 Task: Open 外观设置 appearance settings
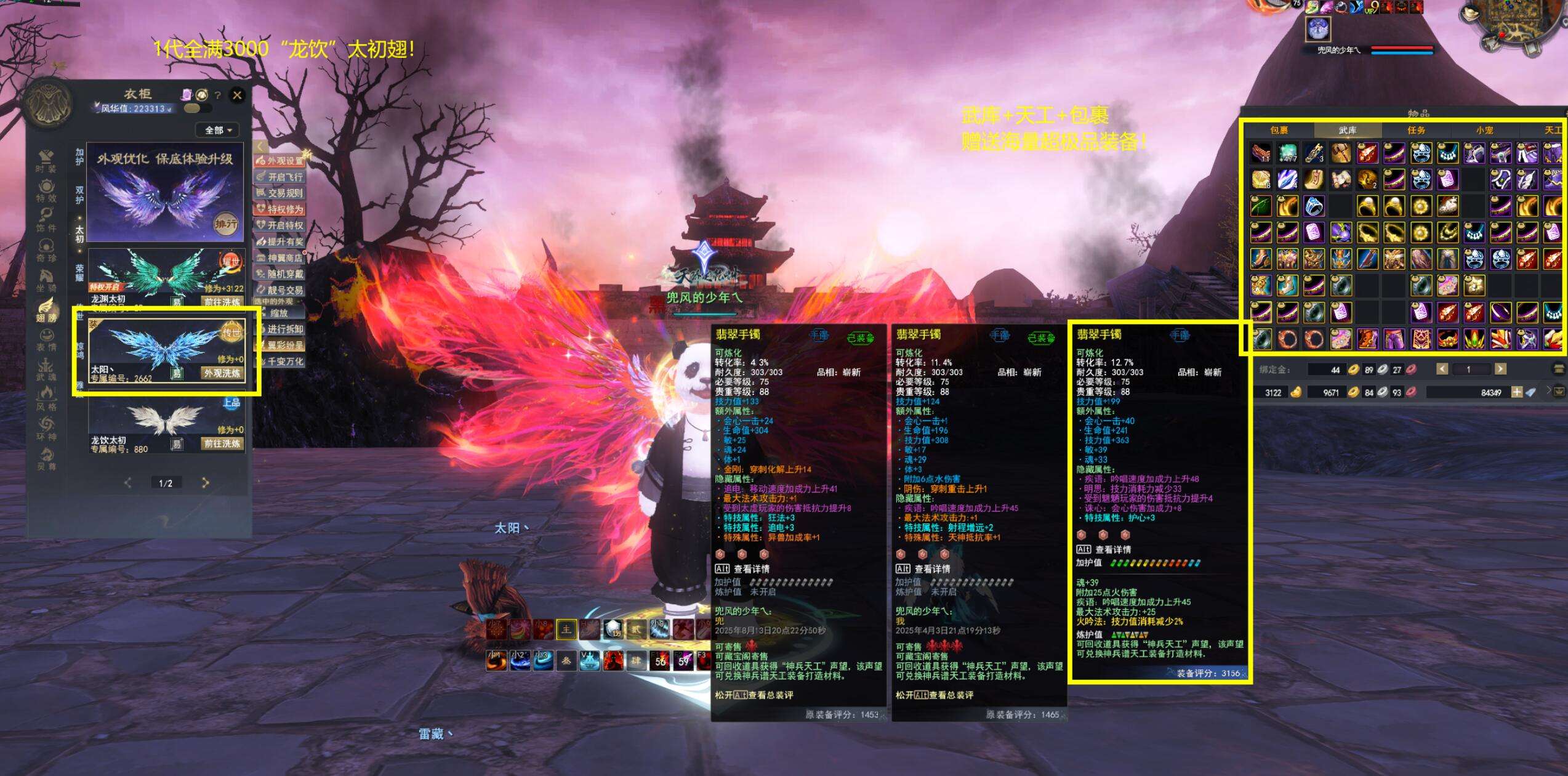pyautogui.click(x=280, y=161)
